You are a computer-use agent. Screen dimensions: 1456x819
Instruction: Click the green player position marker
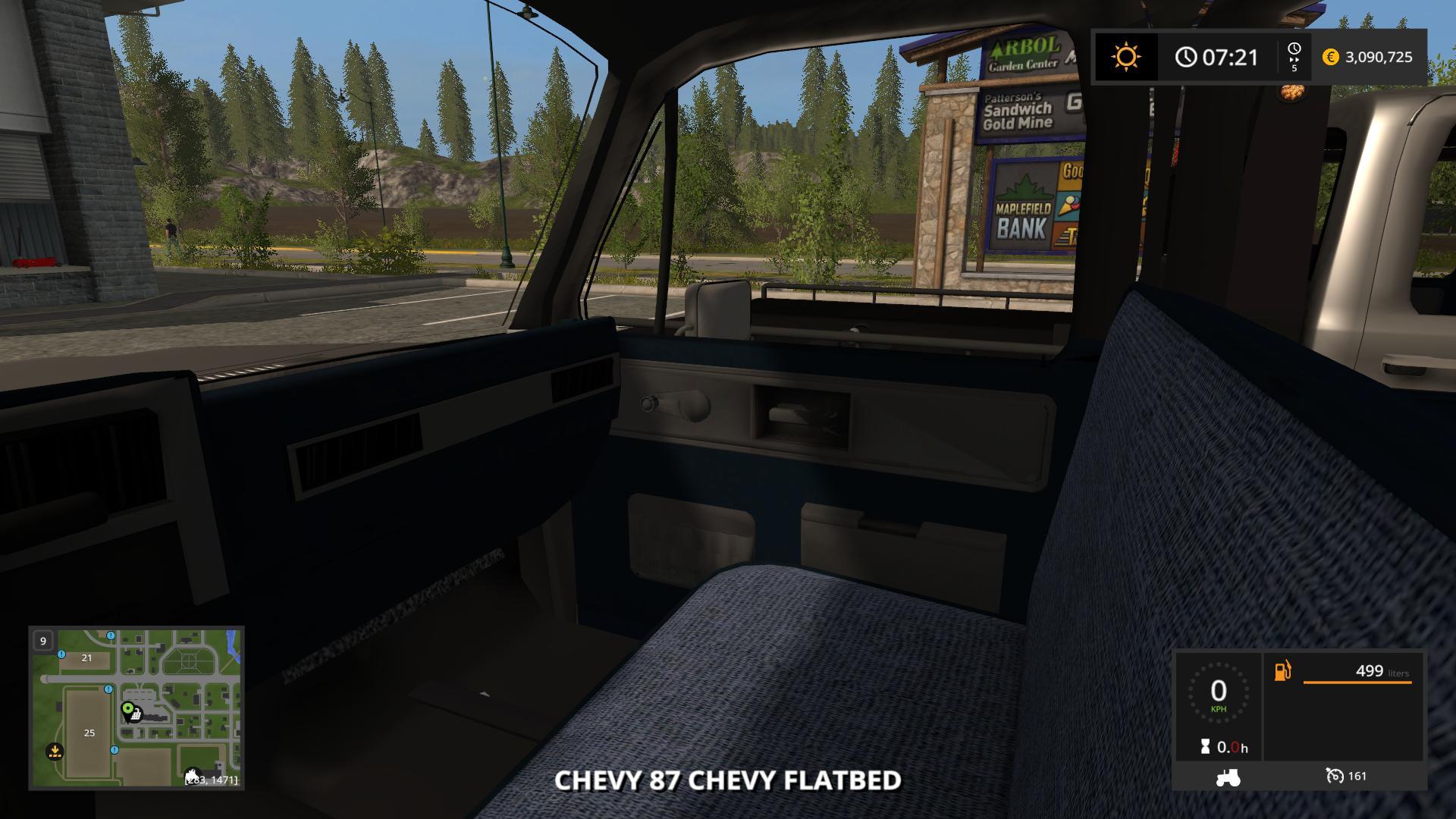pos(127,708)
